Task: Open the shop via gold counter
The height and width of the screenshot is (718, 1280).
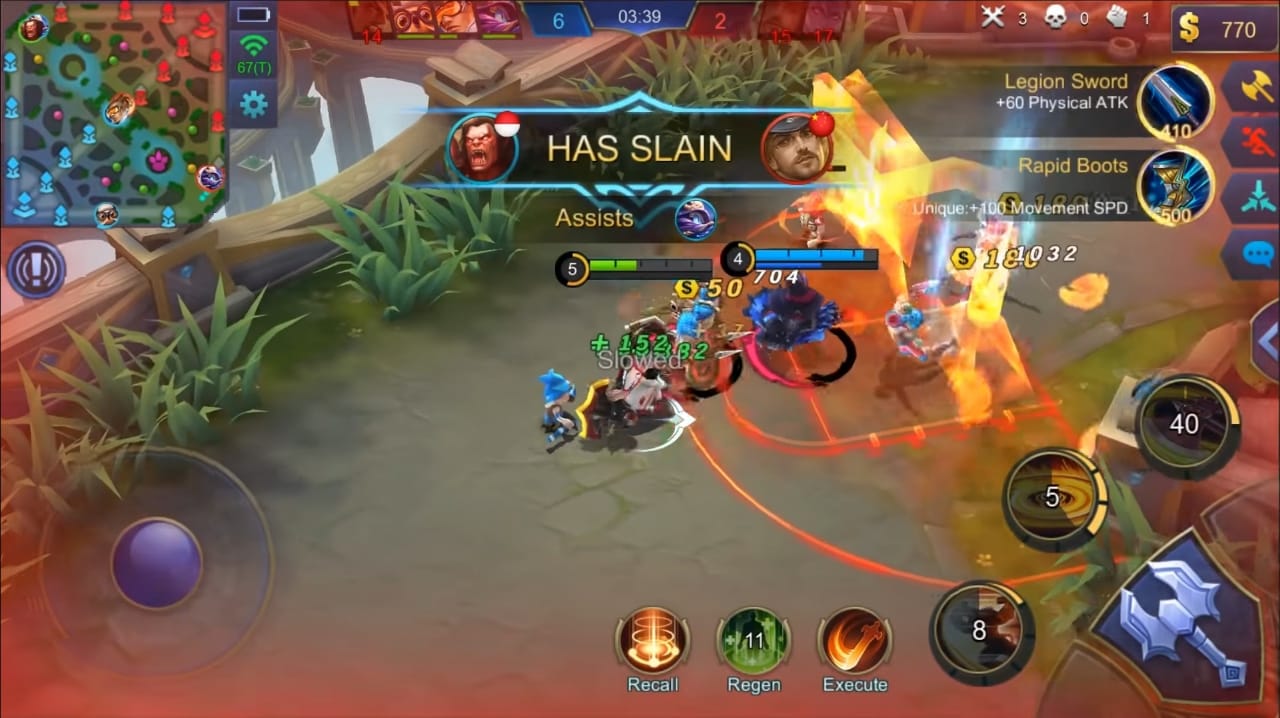Action: tap(1222, 30)
